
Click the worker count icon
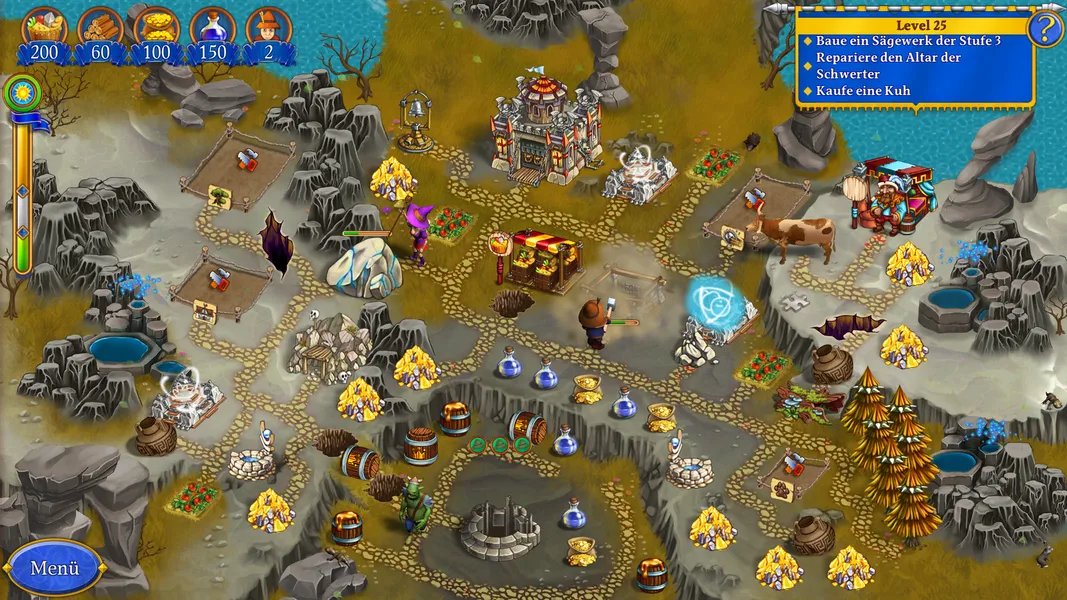268,27
